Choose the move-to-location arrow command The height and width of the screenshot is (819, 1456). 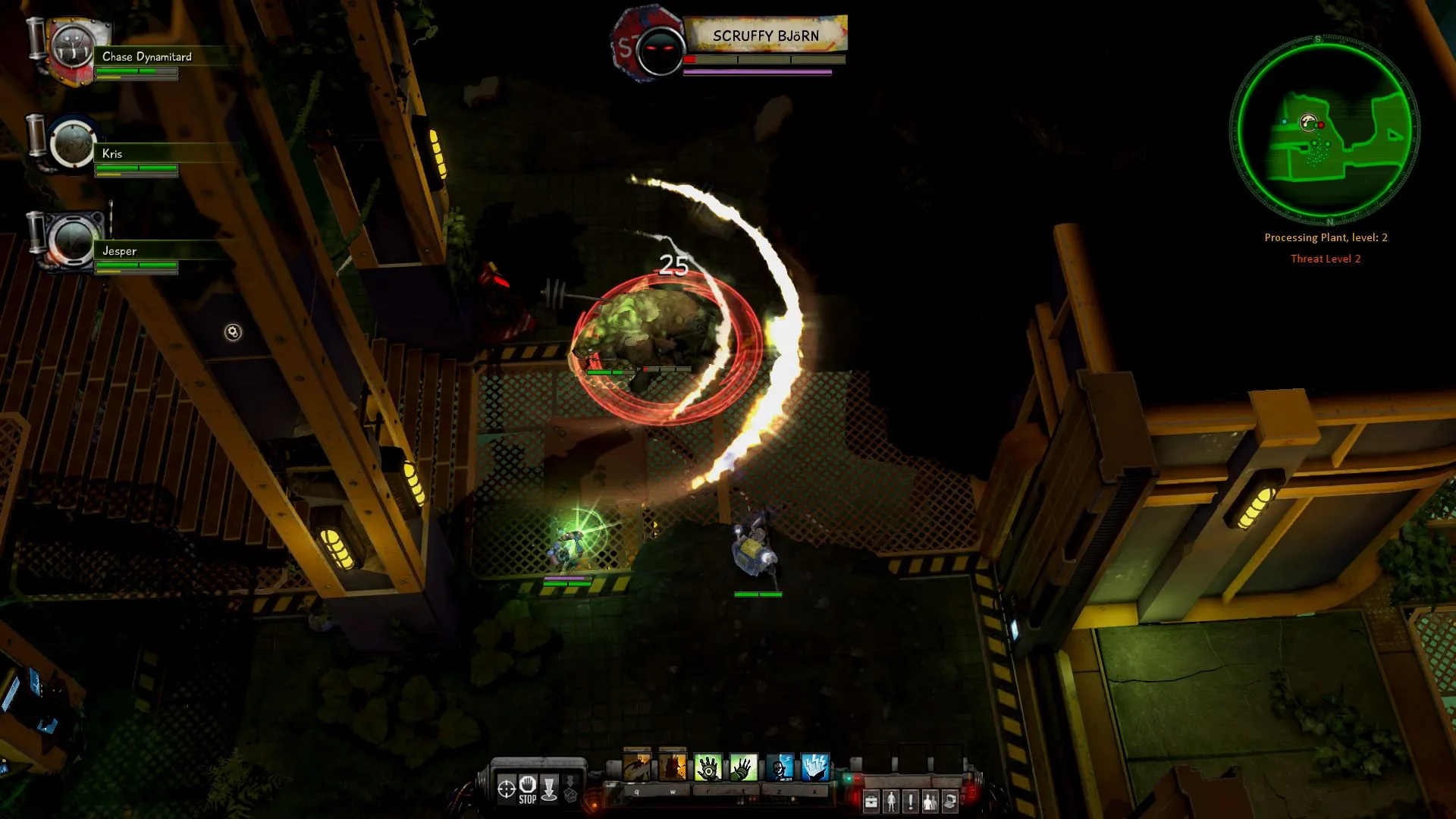click(x=549, y=789)
